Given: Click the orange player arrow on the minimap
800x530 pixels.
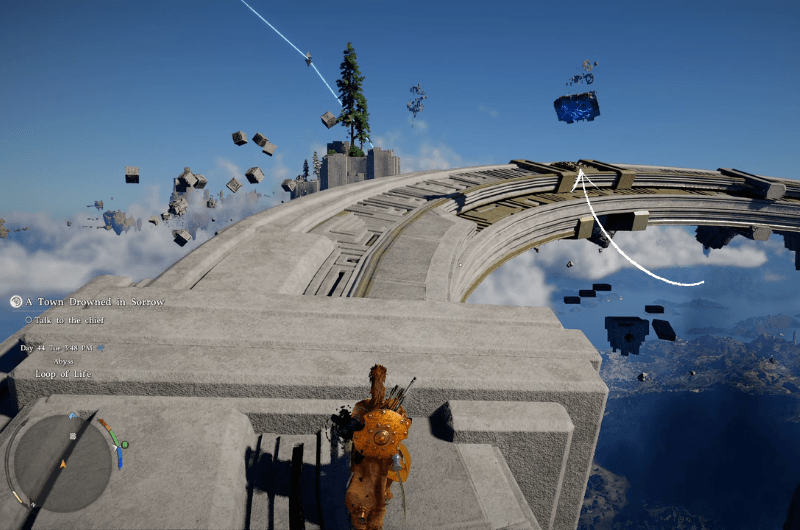Looking at the screenshot, I should (x=63, y=464).
